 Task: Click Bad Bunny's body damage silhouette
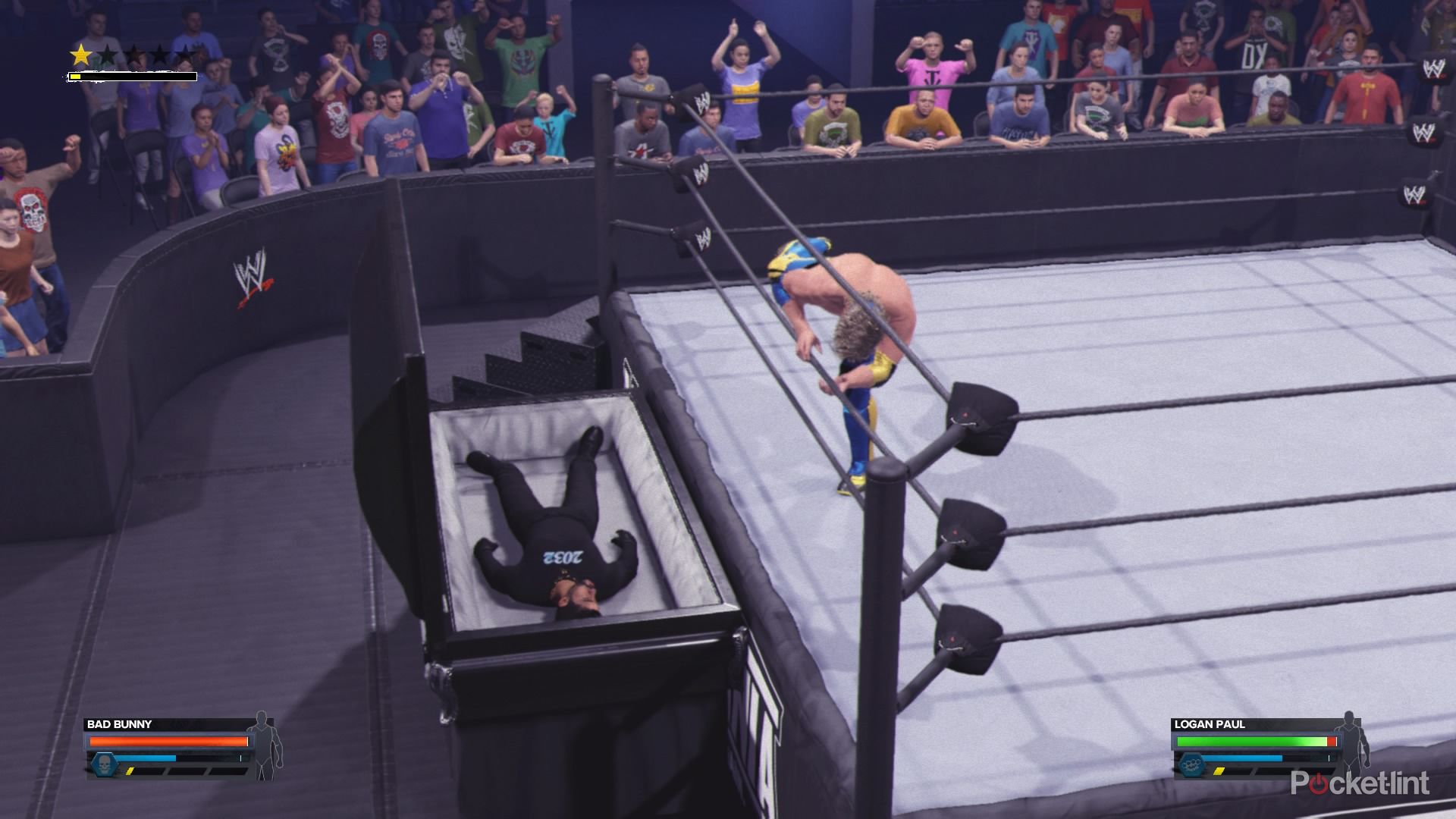tap(265, 745)
